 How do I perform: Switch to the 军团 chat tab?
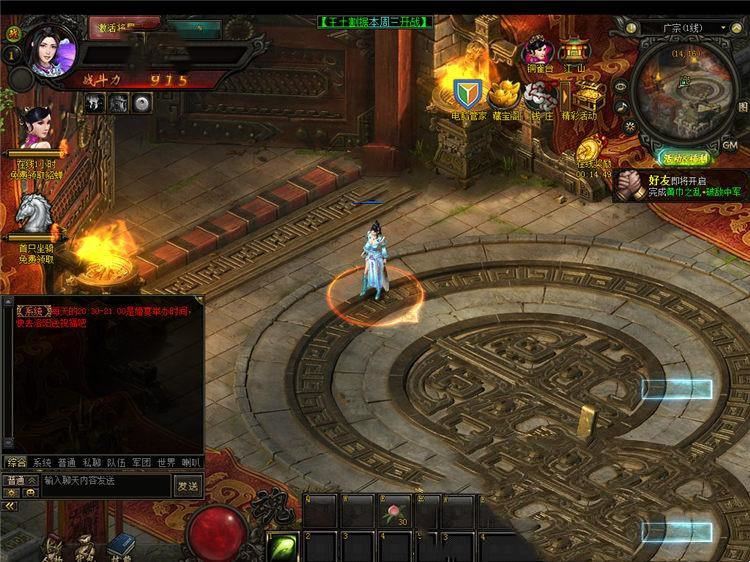[141, 463]
